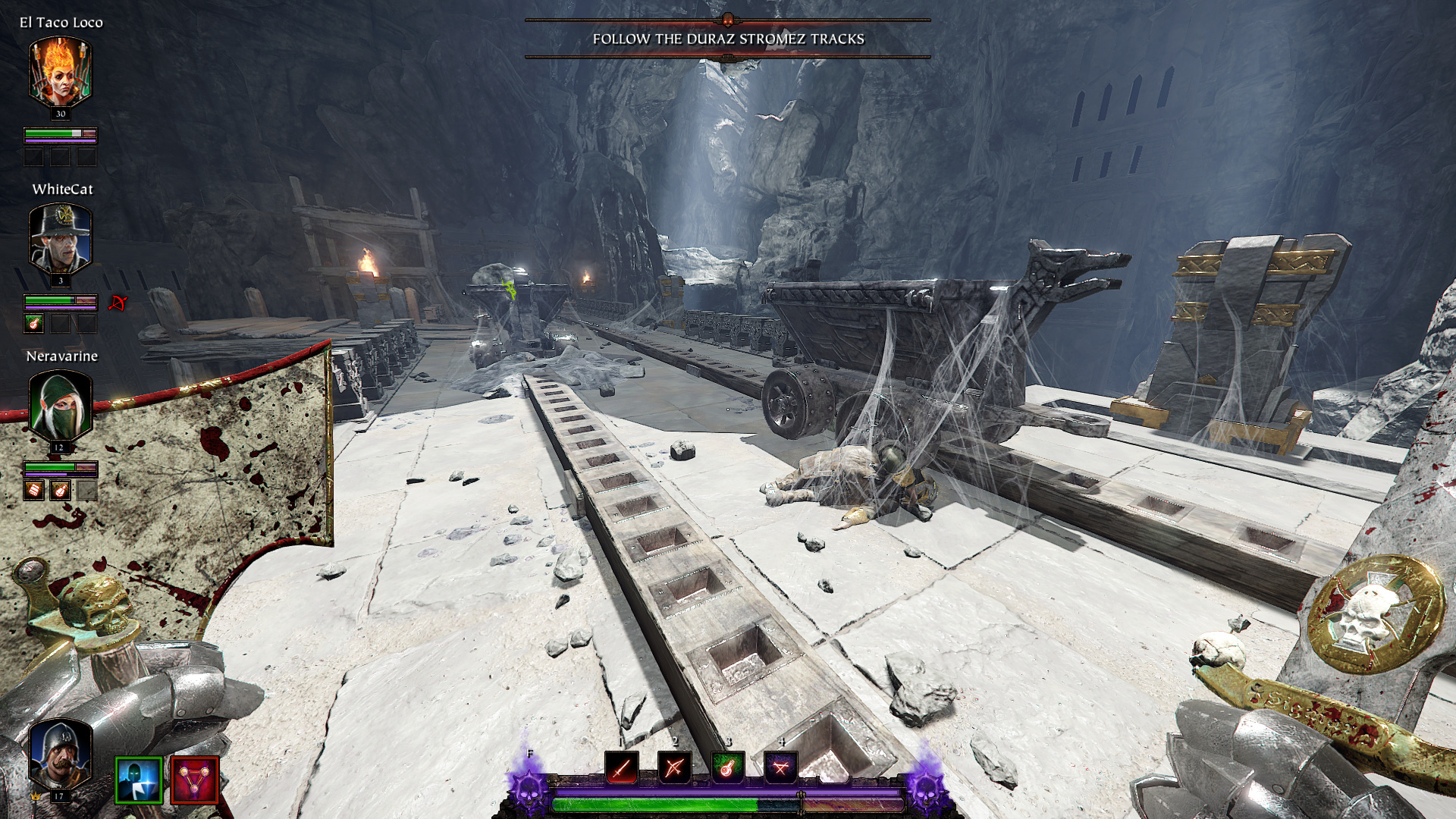Image resolution: width=1456 pixels, height=819 pixels.
Task: Switch to the ranged bow weapon slot
Action: pos(674,767)
